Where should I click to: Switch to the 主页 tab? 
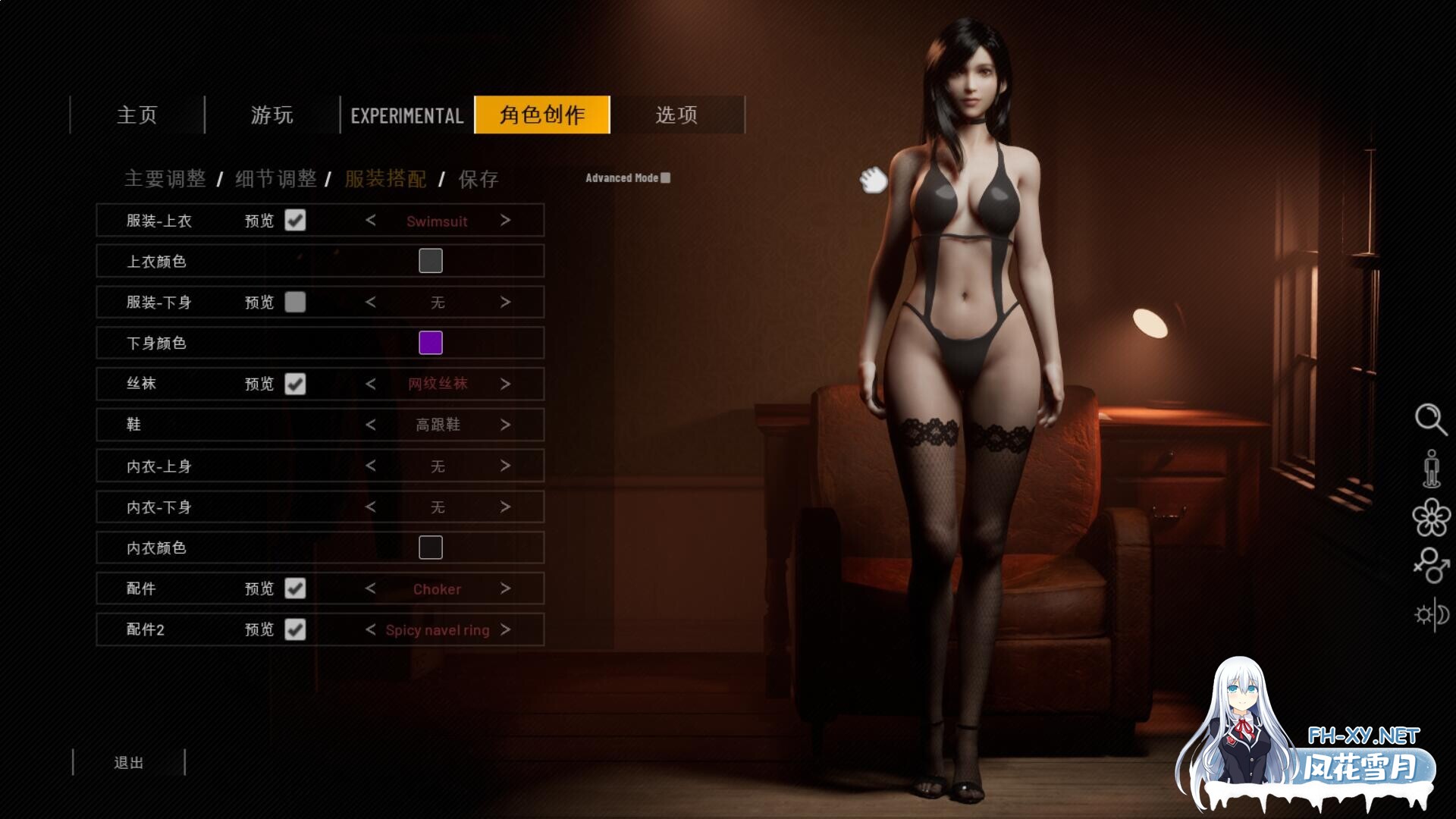coord(137,115)
